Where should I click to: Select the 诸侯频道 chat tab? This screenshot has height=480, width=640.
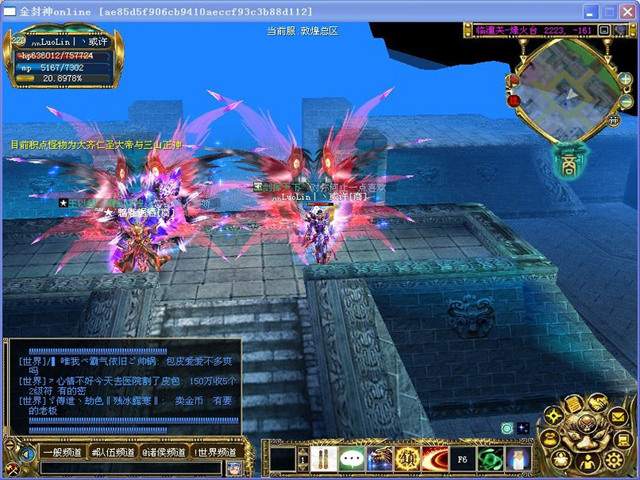(164, 453)
